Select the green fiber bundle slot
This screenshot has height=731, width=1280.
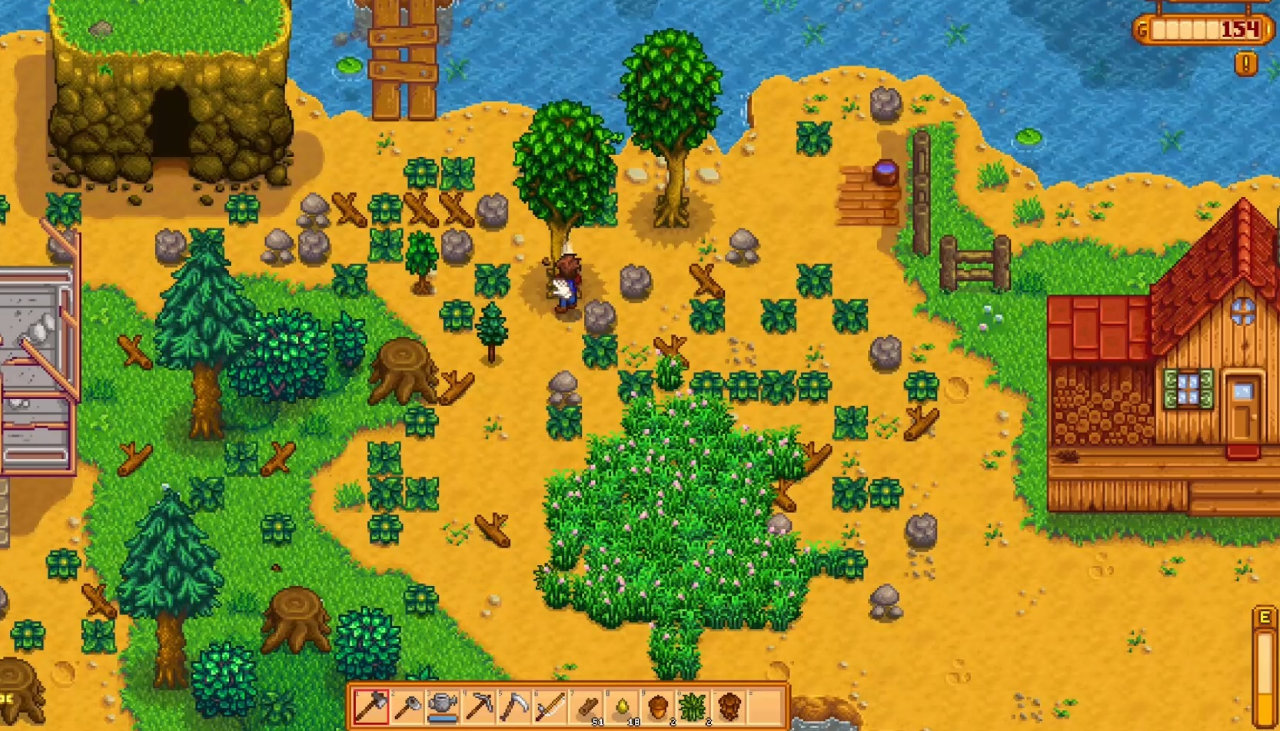(x=694, y=706)
